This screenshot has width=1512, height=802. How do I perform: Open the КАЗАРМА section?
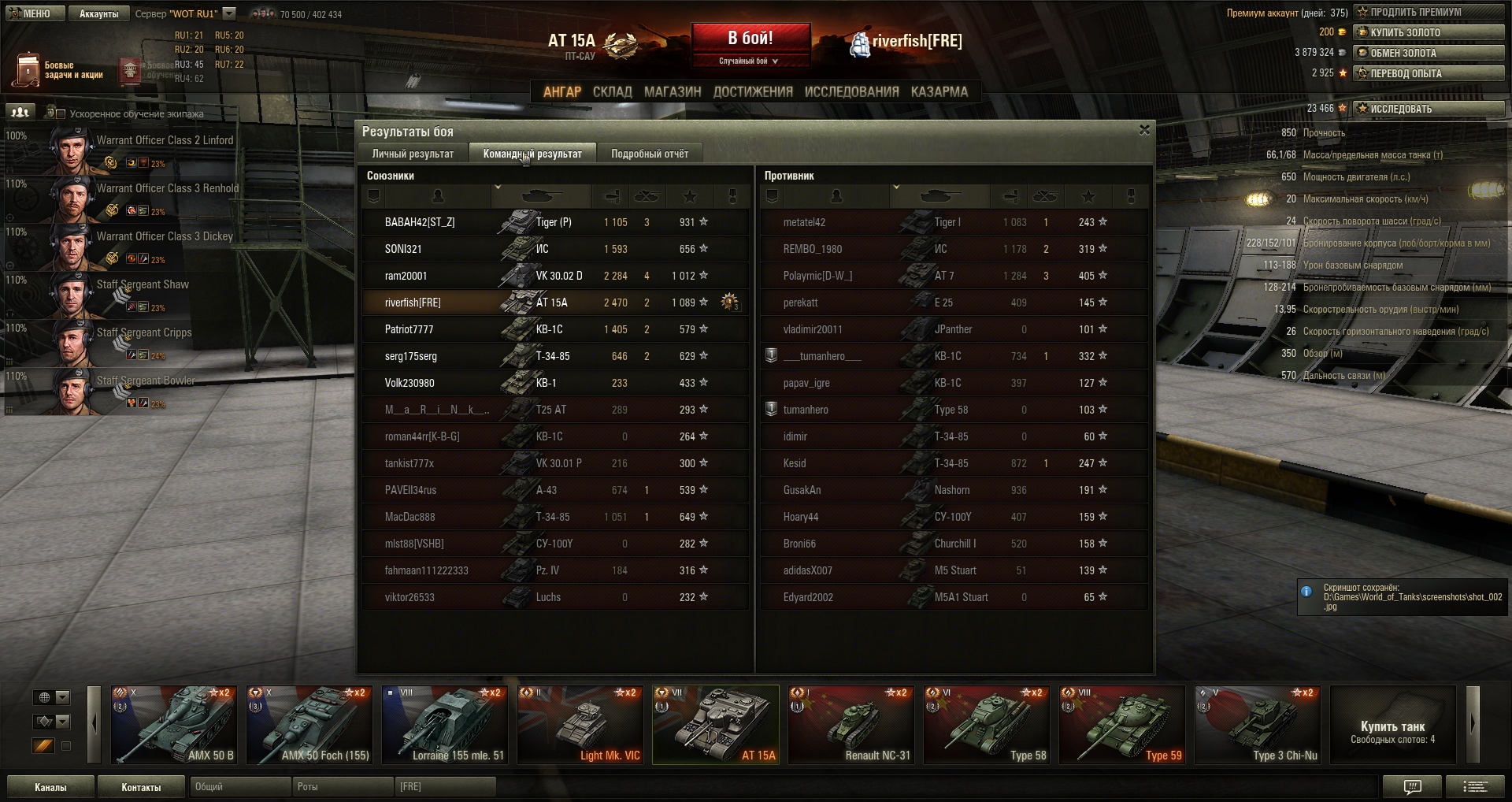coord(939,91)
